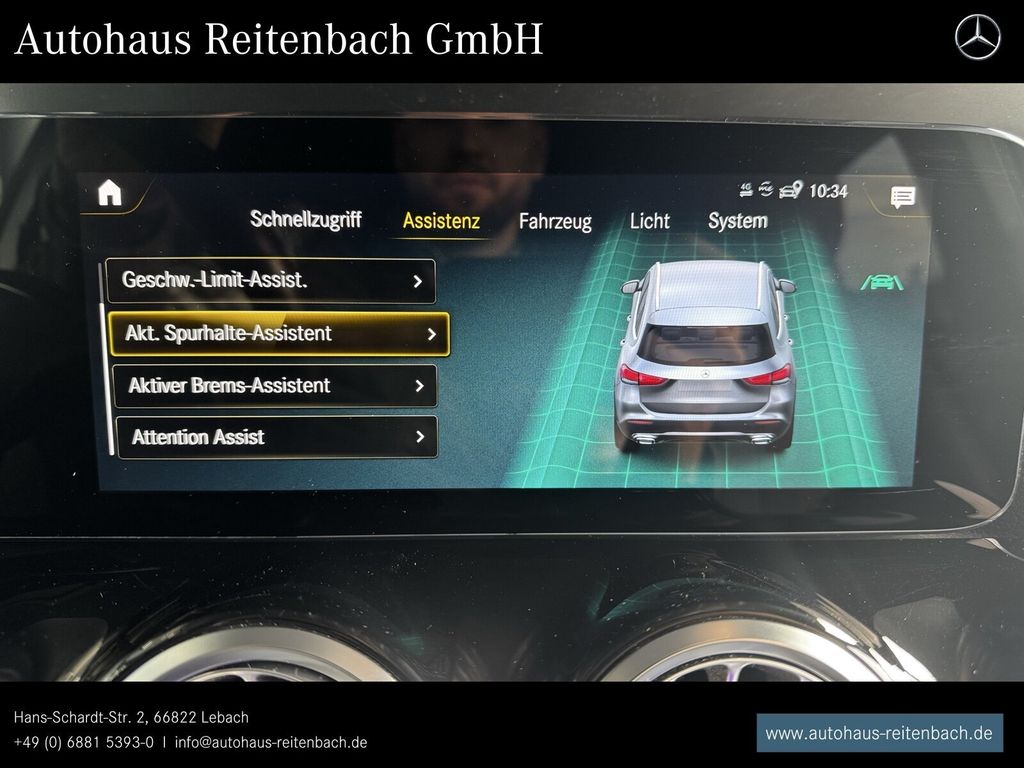This screenshot has width=1024, height=768.
Task: Go to the home screen icon
Action: (109, 193)
